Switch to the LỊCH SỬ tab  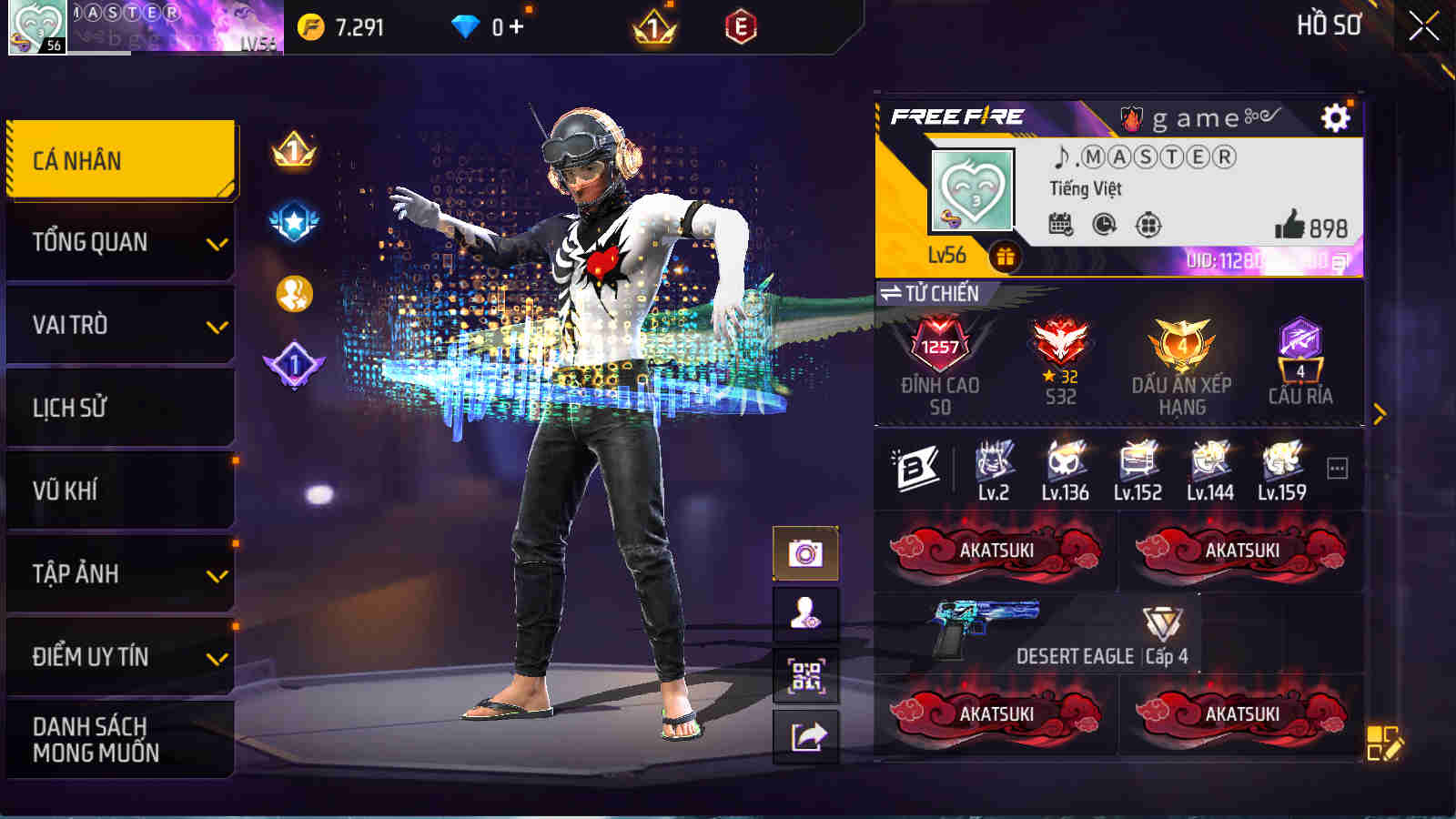click(x=119, y=408)
